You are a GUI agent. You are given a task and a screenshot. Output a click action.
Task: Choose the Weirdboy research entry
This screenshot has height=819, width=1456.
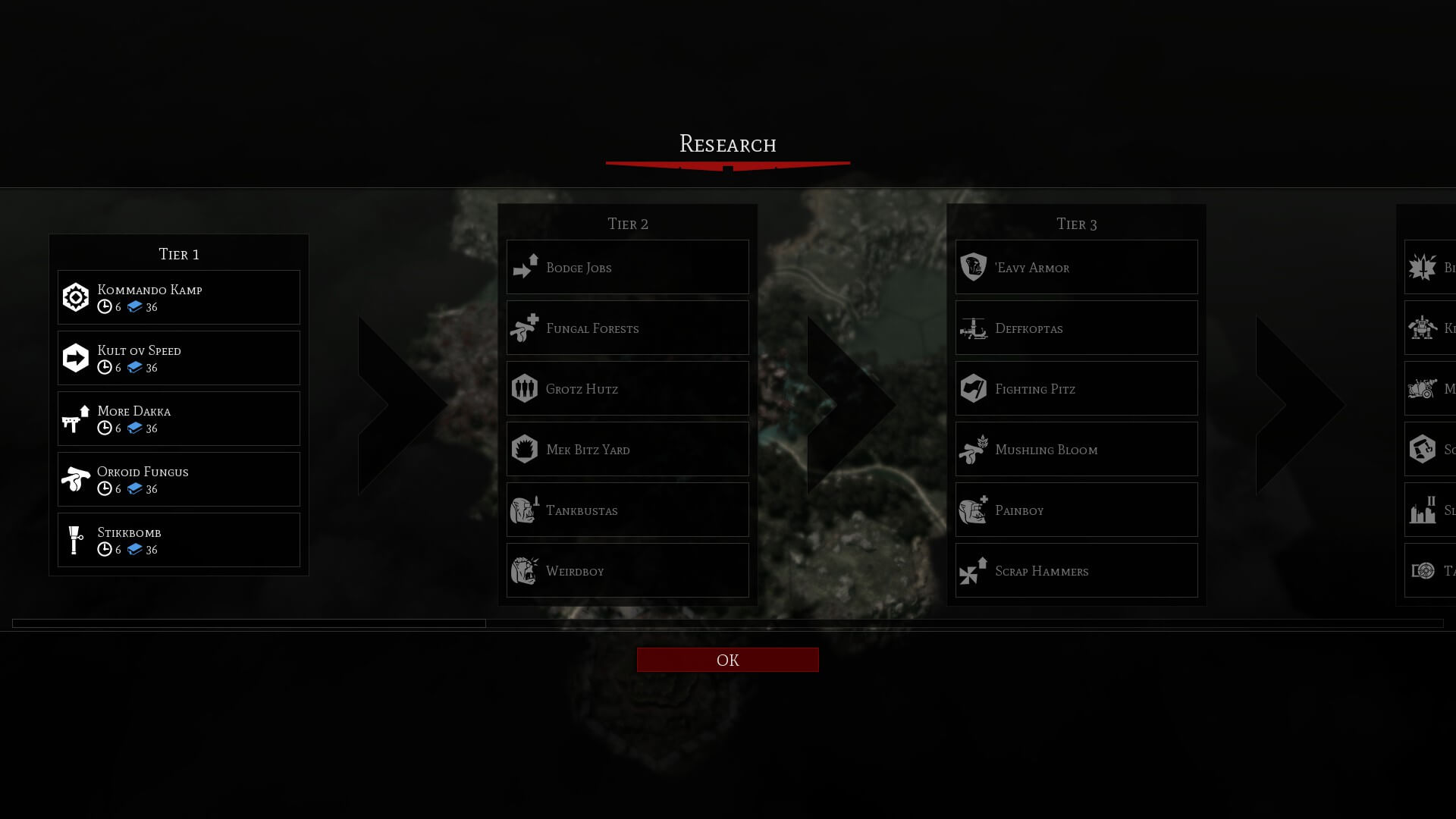tap(628, 570)
